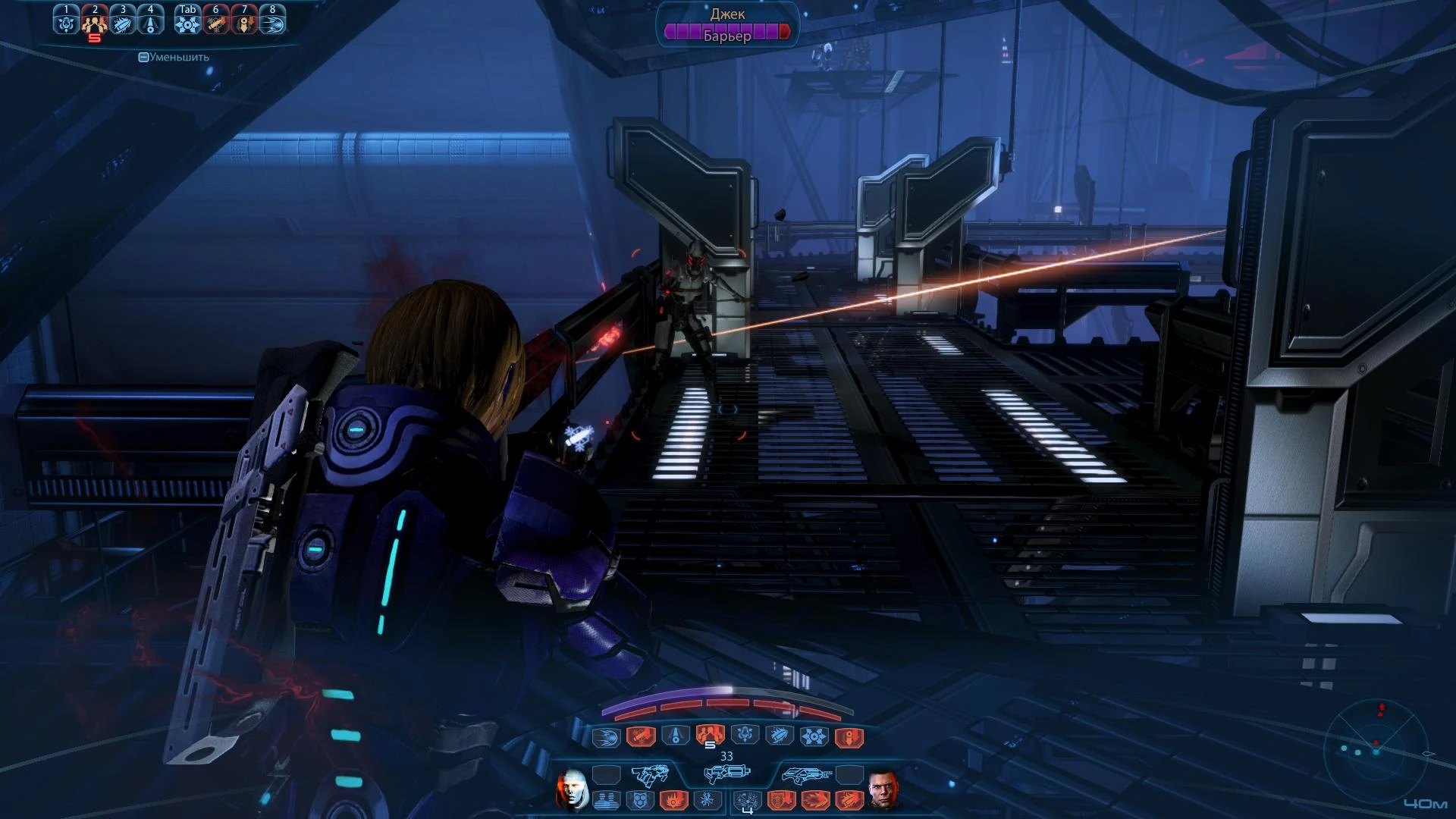Activate the squadmate's striped silhouette decoy power
Image resolution: width=1456 pixels, height=819 pixels.
point(604,799)
